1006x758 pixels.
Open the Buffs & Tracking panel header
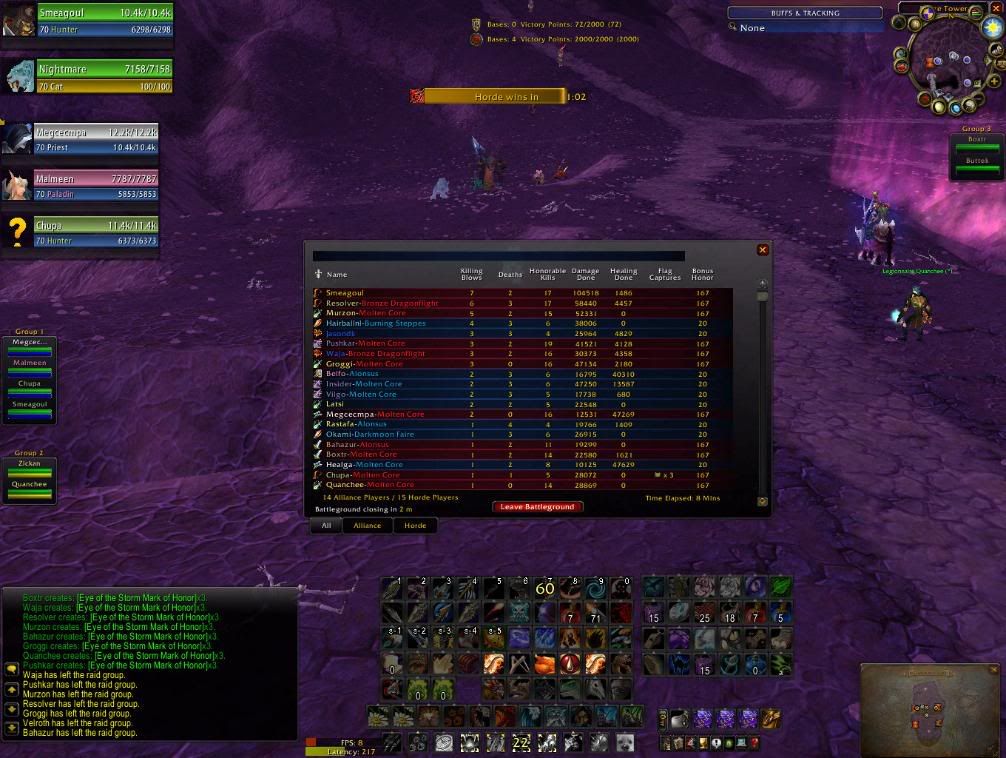click(805, 13)
